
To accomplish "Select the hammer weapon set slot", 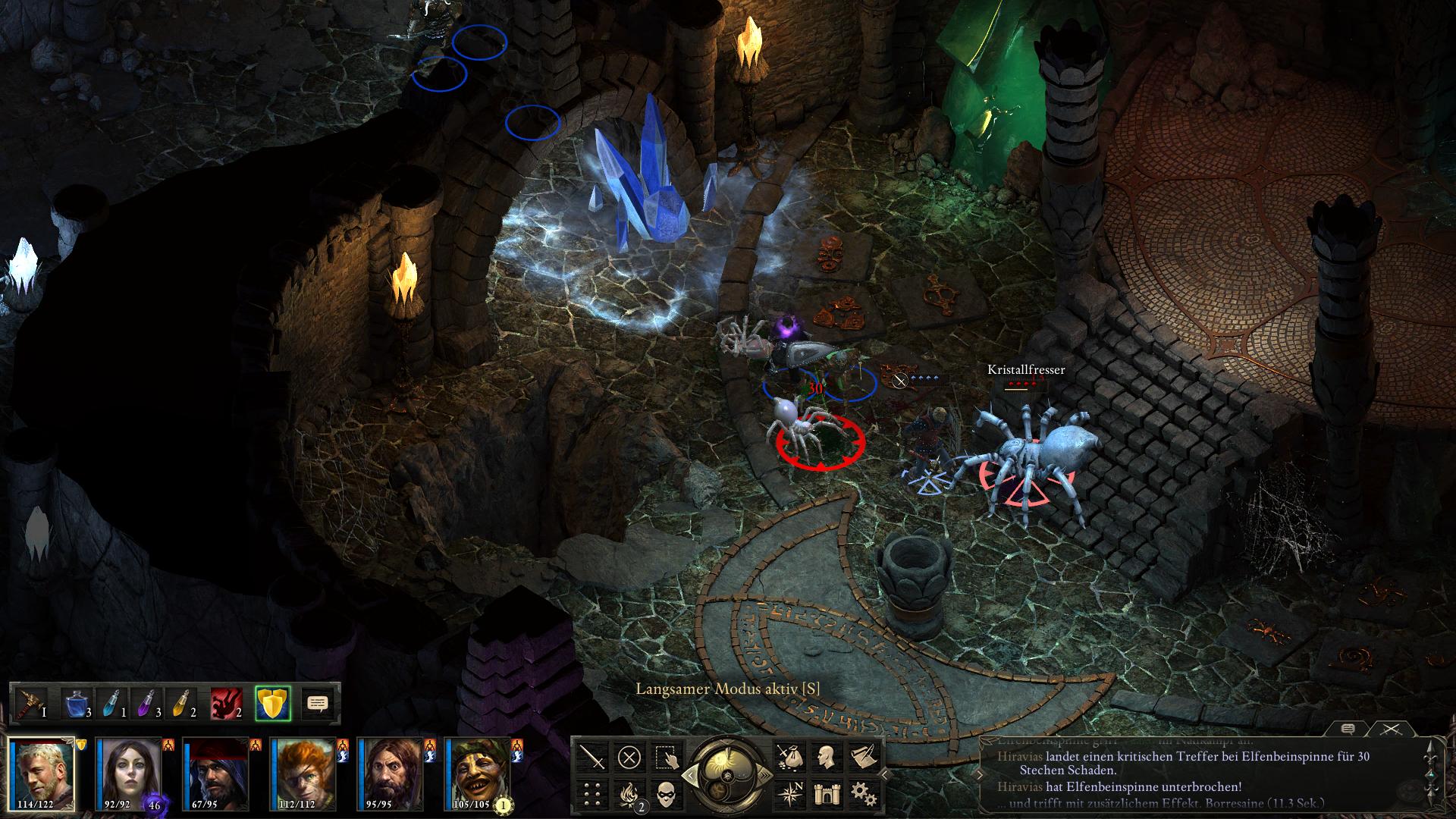I will click(x=31, y=703).
